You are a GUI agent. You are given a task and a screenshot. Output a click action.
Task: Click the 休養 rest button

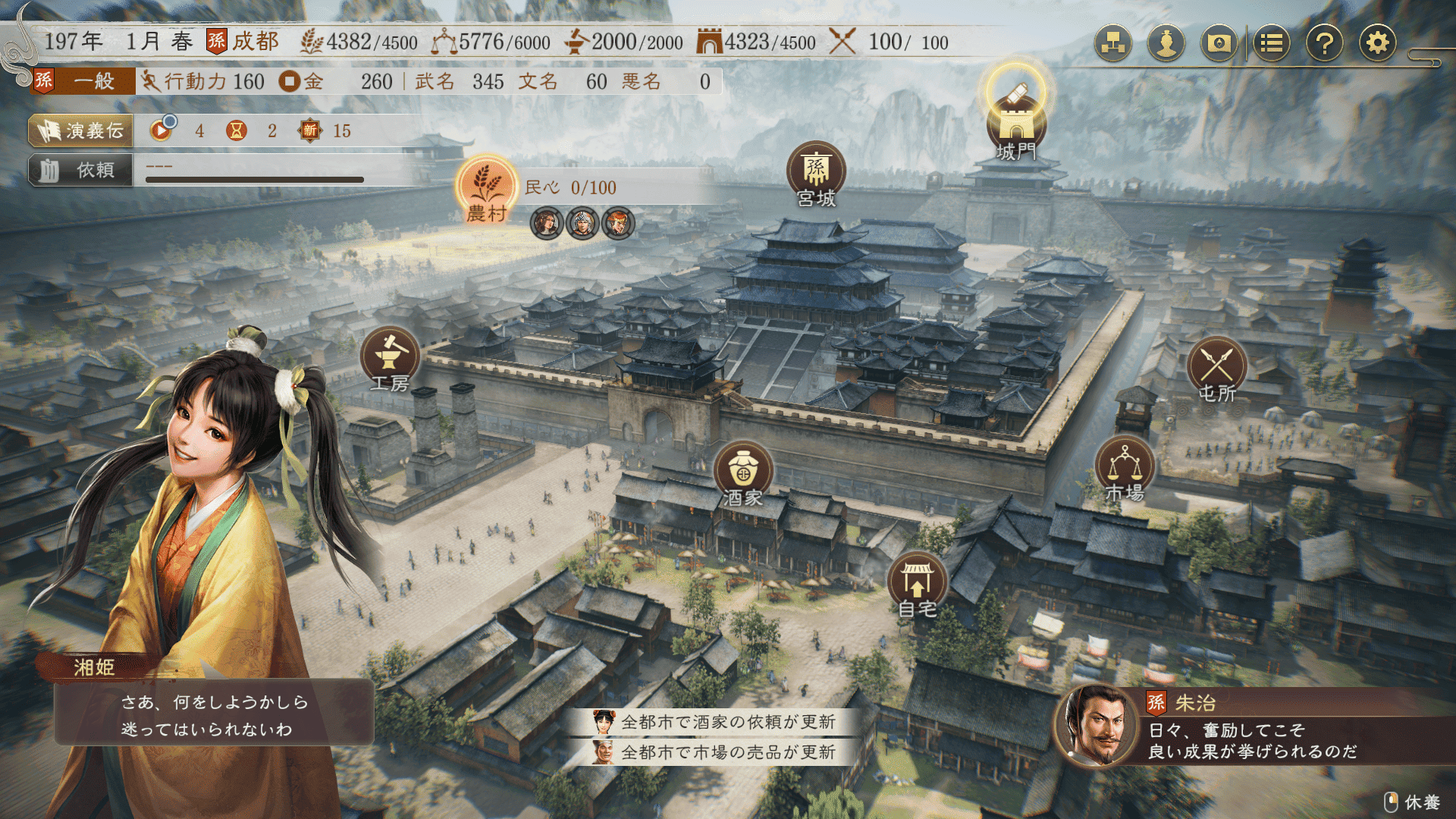coord(1413,802)
